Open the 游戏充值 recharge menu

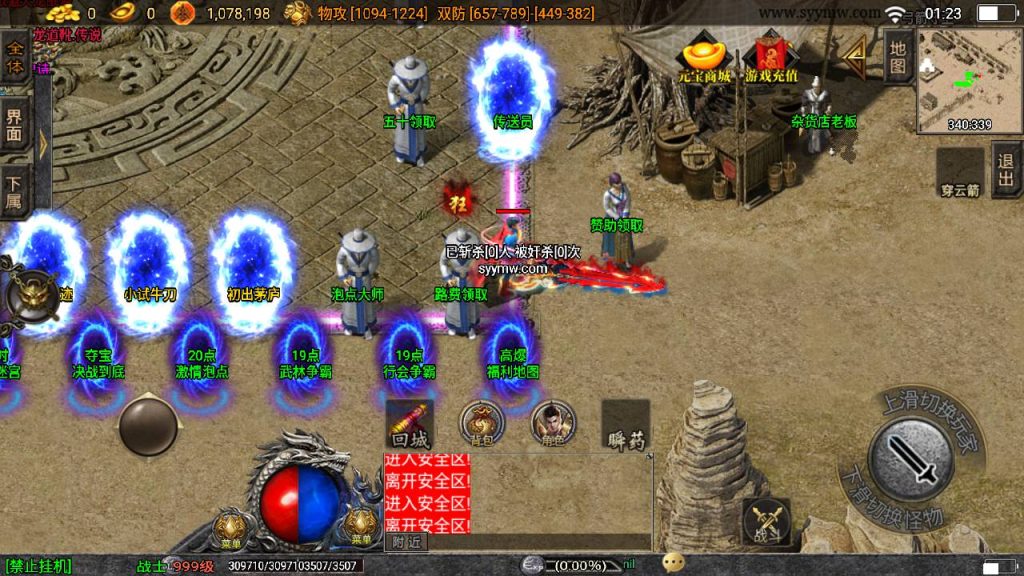point(769,59)
